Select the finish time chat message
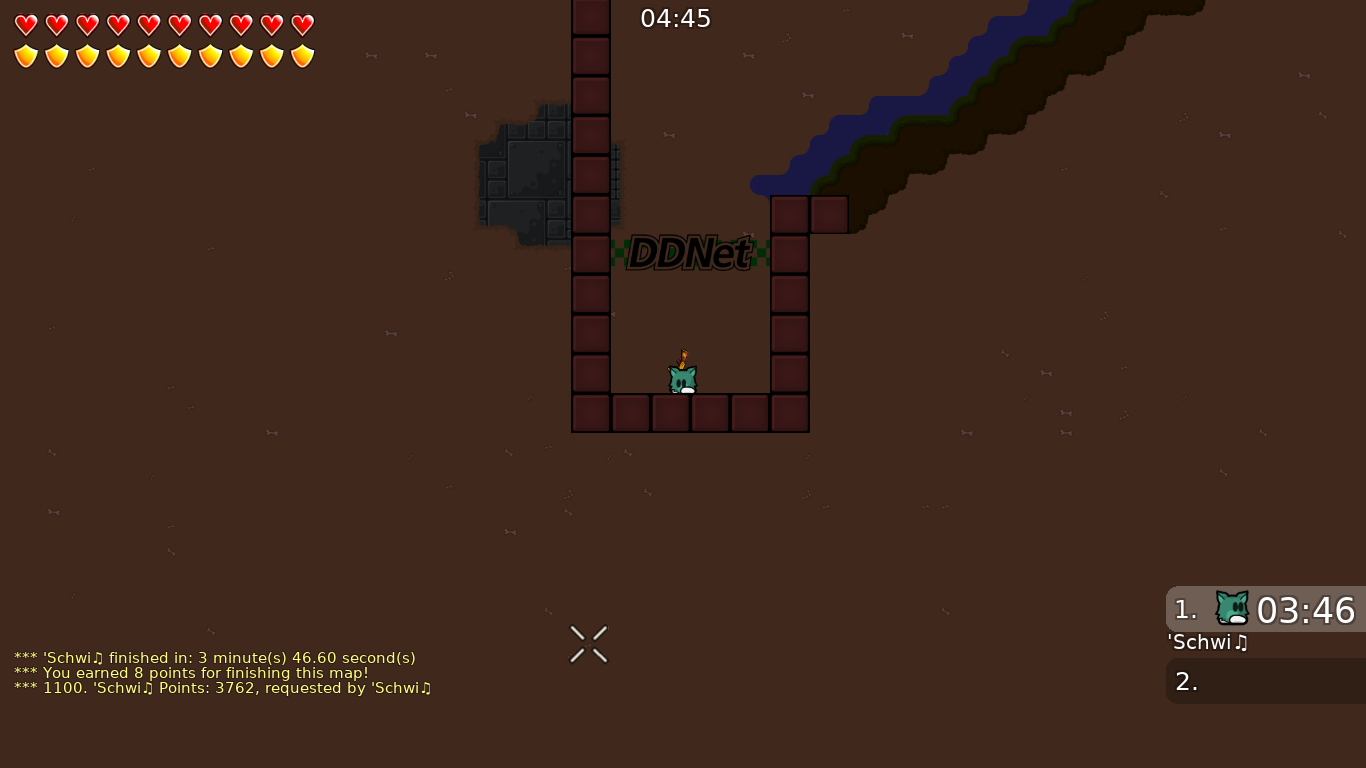The height and width of the screenshot is (768, 1366). 212,658
